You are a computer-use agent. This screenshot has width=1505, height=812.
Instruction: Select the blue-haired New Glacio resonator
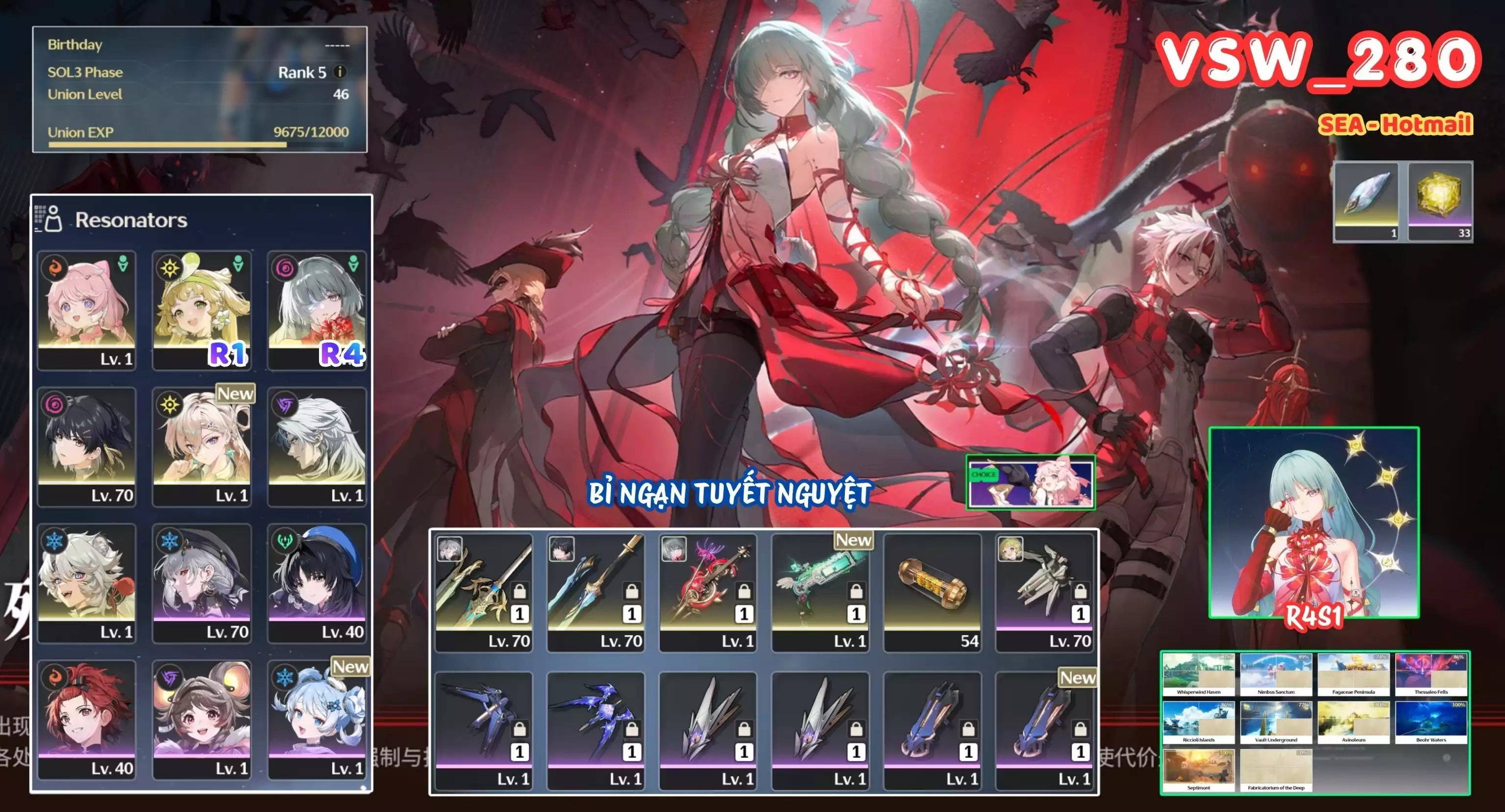coord(317,720)
